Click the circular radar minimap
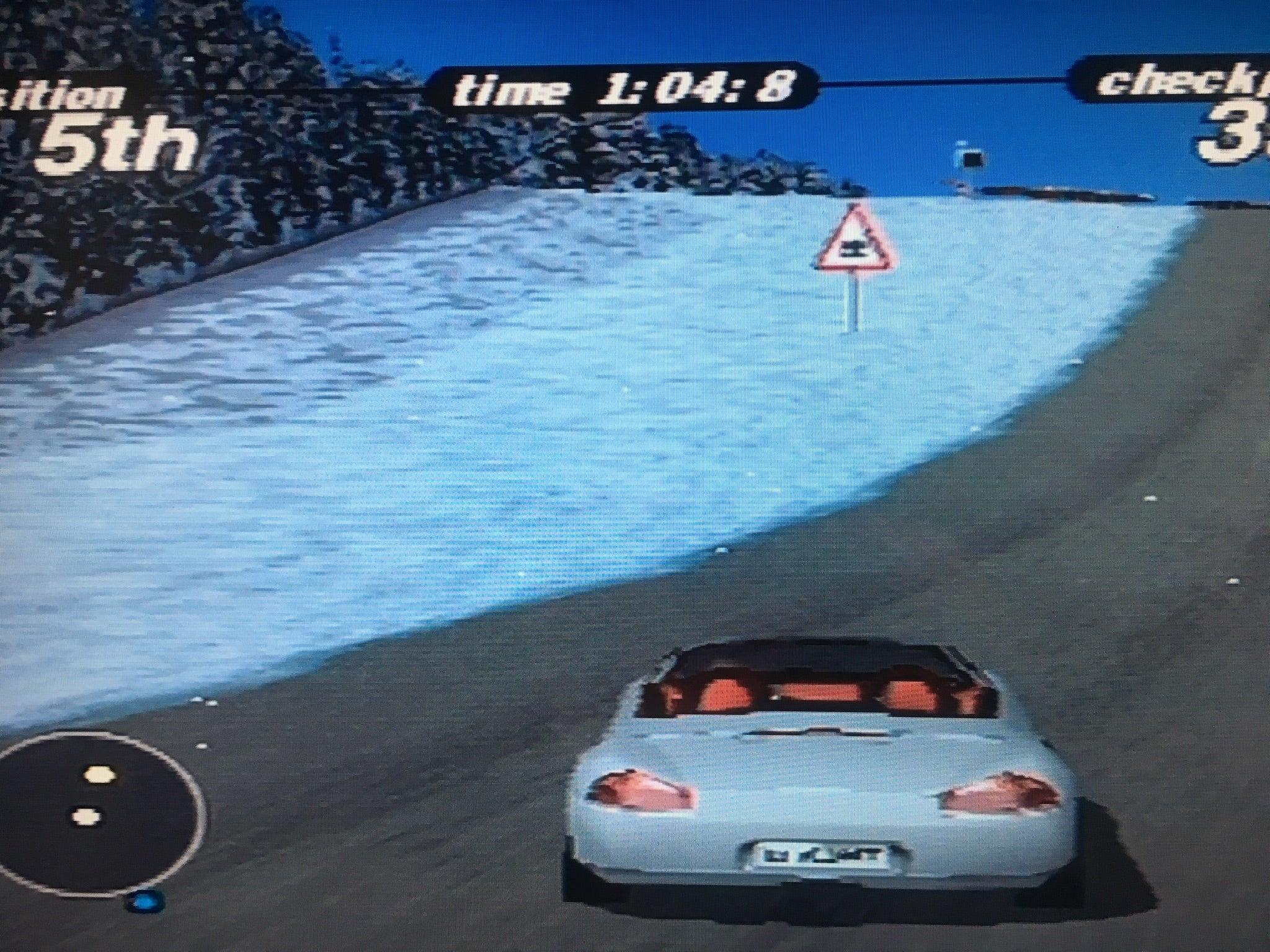This screenshot has height=952, width=1270. tap(99, 813)
